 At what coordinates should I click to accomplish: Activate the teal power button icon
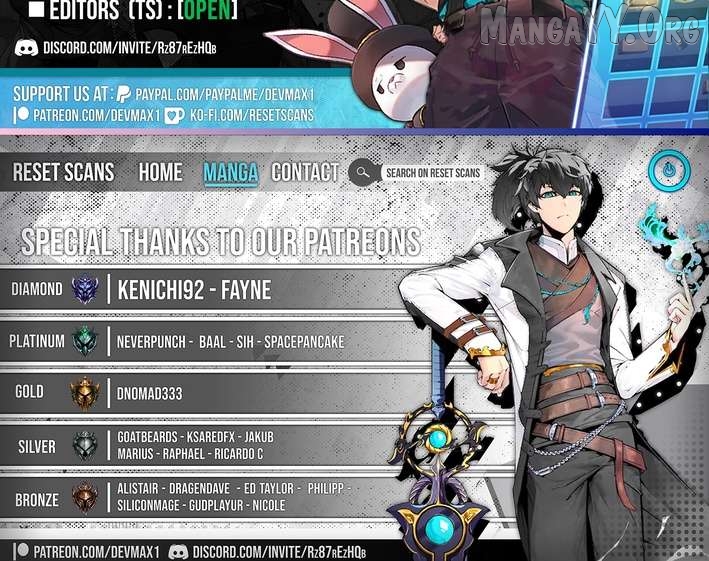click(x=668, y=170)
